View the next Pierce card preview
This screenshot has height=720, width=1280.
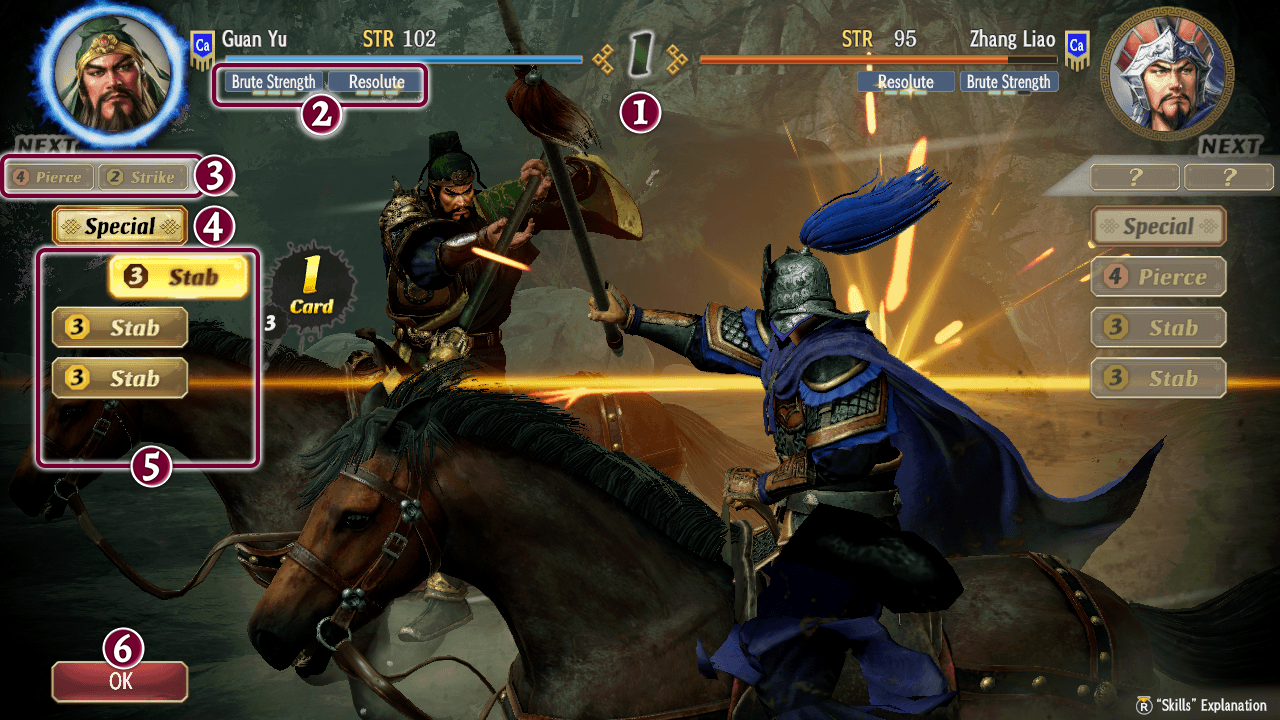pyautogui.click(x=49, y=178)
